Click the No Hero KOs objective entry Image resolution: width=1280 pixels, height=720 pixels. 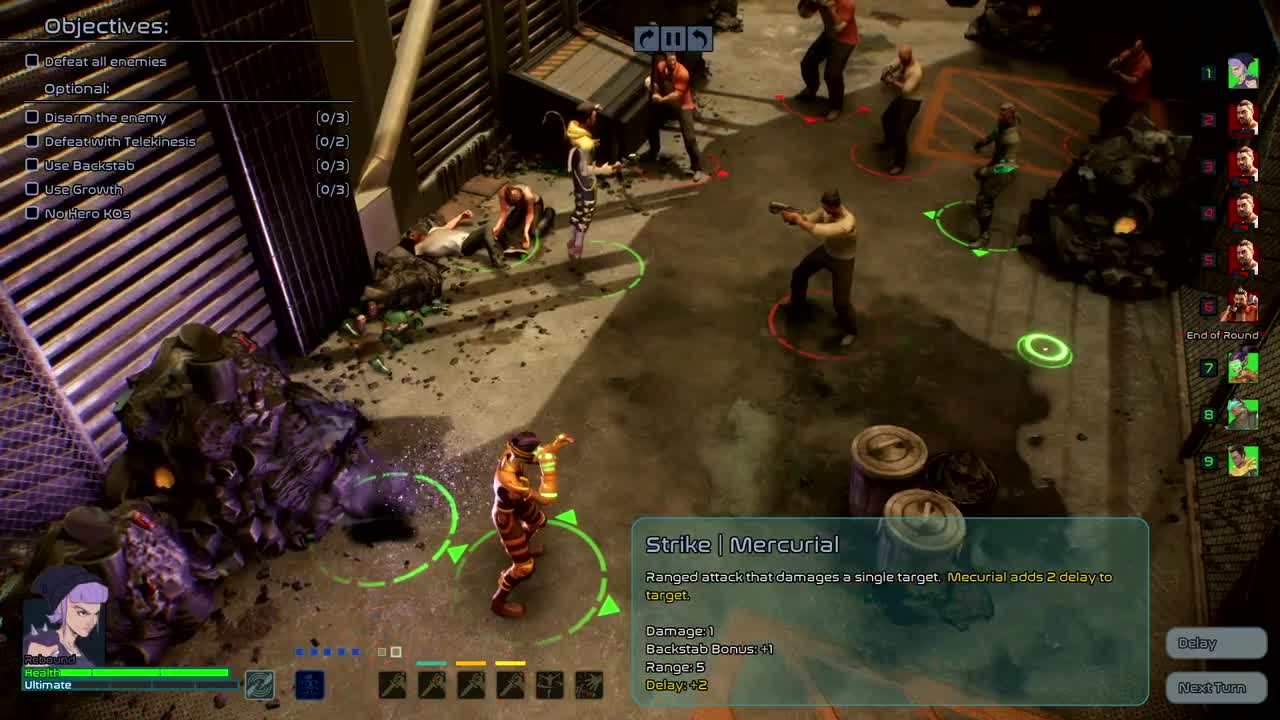tap(87, 213)
